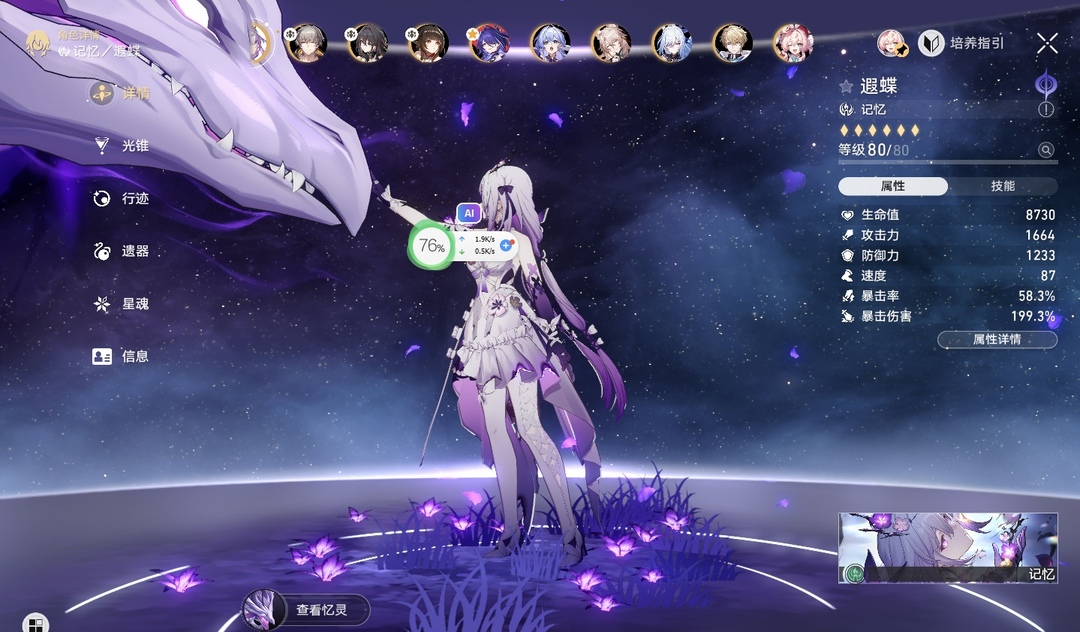Select the blonde male character portrait
This screenshot has height=632, width=1080.
(x=732, y=43)
